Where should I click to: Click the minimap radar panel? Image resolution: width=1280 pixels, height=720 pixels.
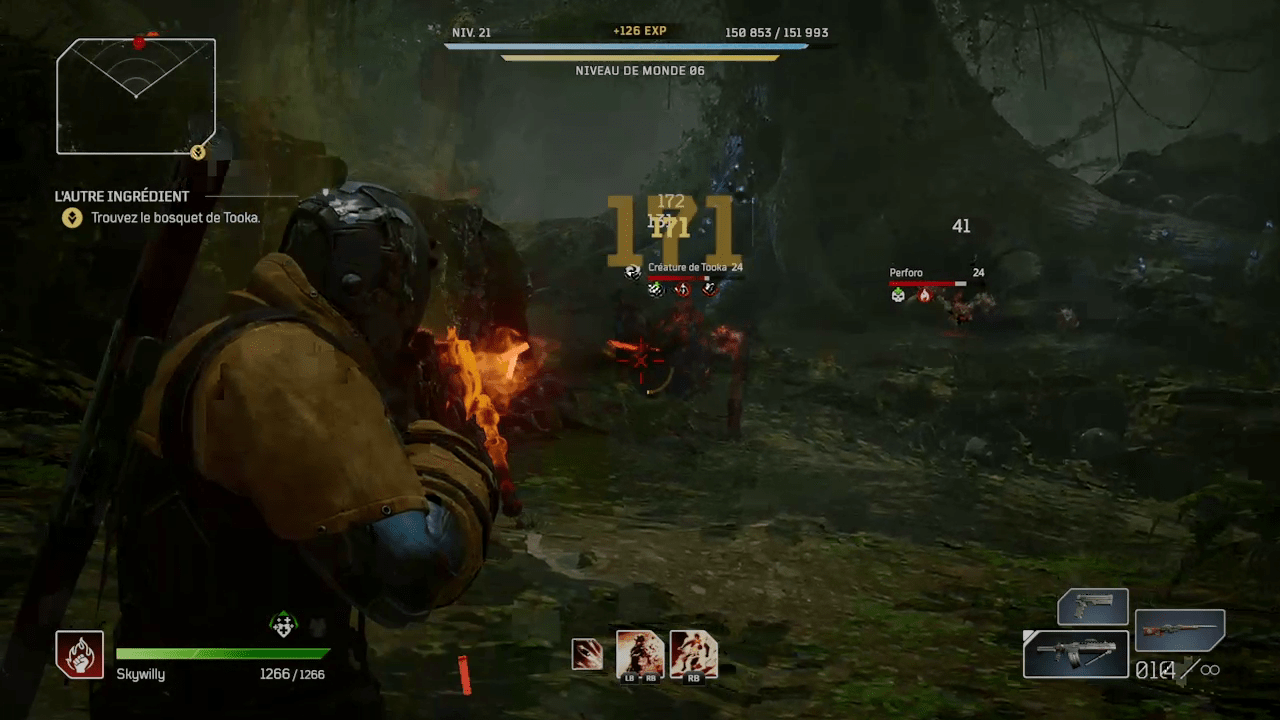(x=135, y=96)
